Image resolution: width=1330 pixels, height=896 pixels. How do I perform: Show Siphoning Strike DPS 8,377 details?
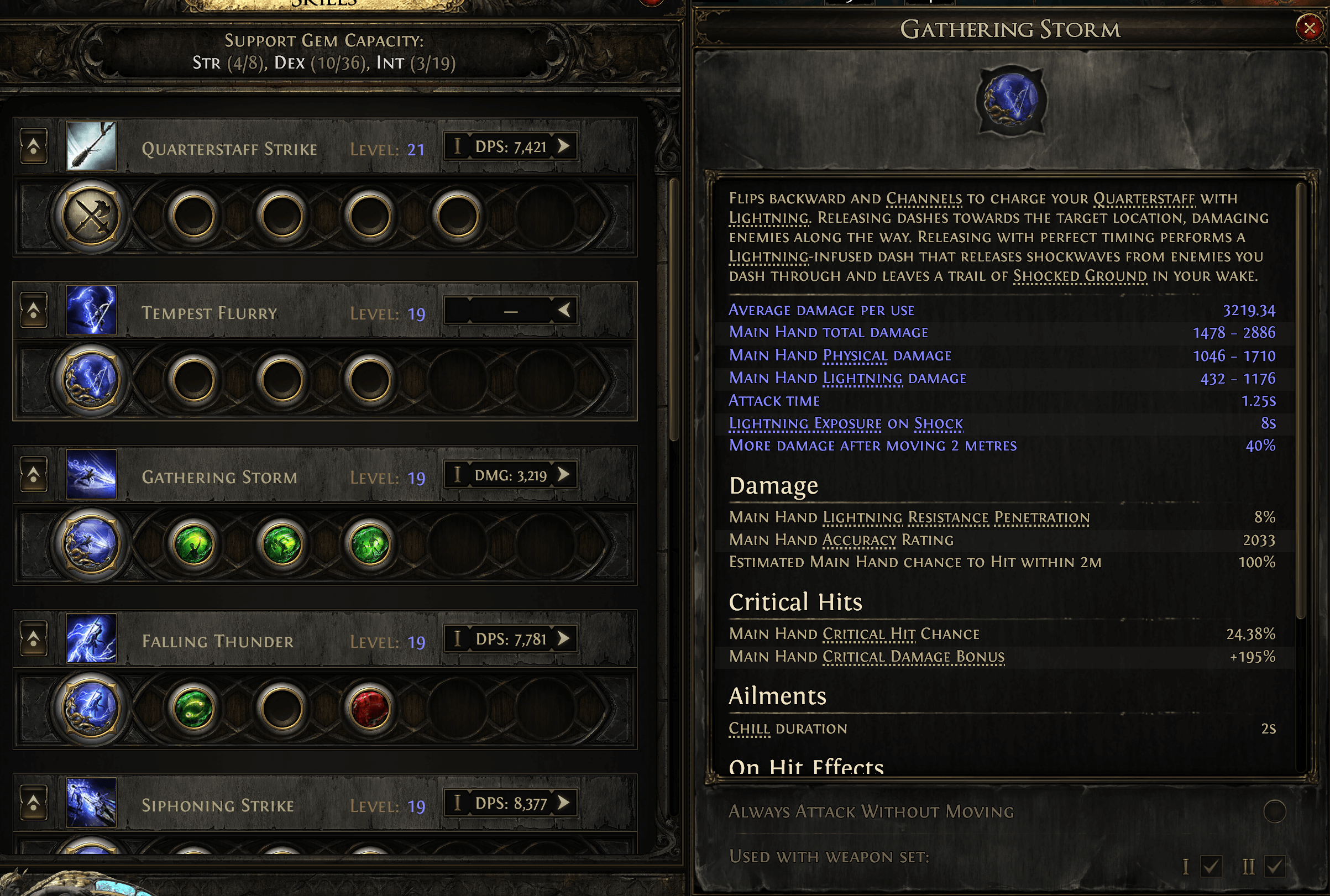tap(564, 802)
